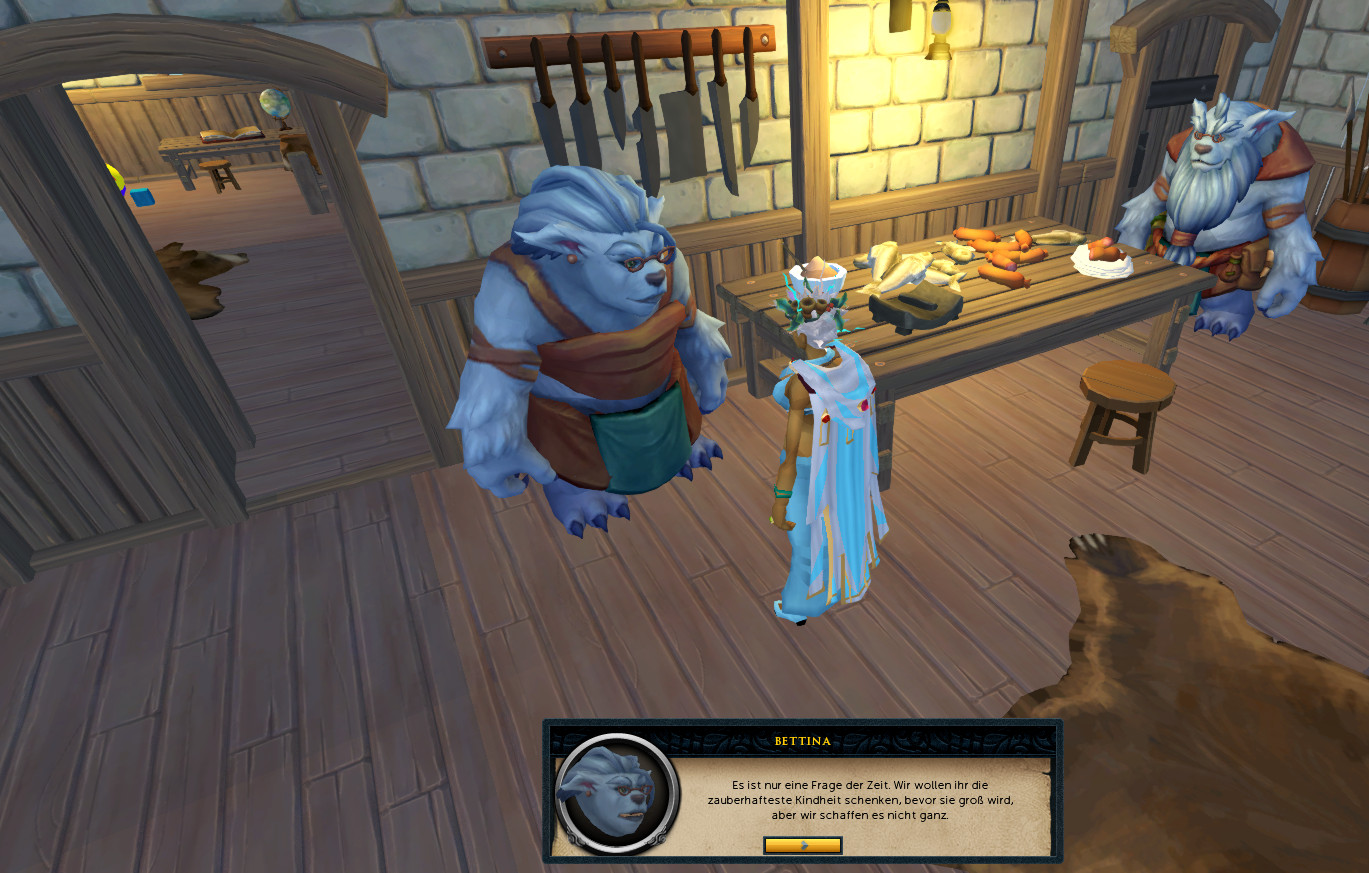Viewport: 1369px width, 873px height.
Task: Continue Bettina's dialogue with the yellow arrow button
Action: [802, 845]
